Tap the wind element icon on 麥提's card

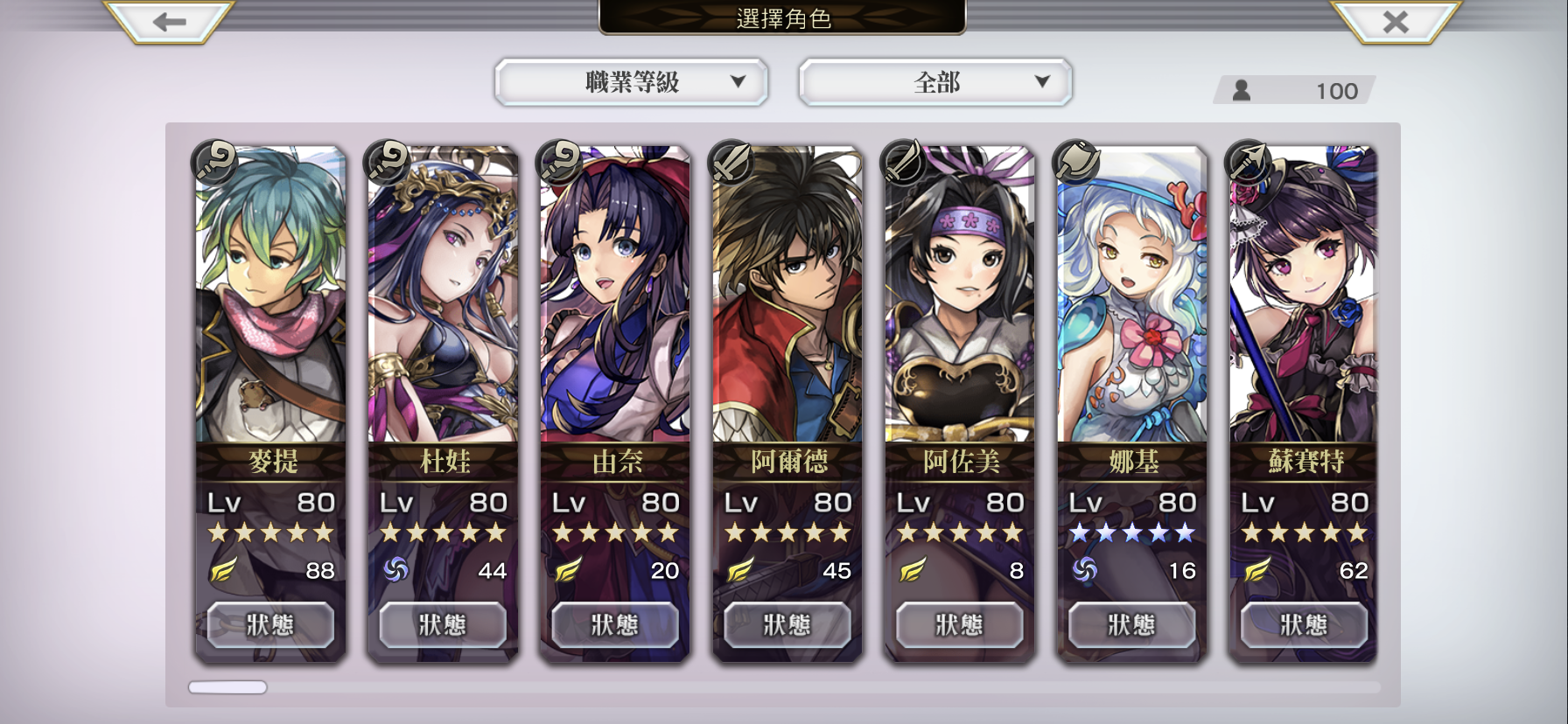[x=223, y=569]
